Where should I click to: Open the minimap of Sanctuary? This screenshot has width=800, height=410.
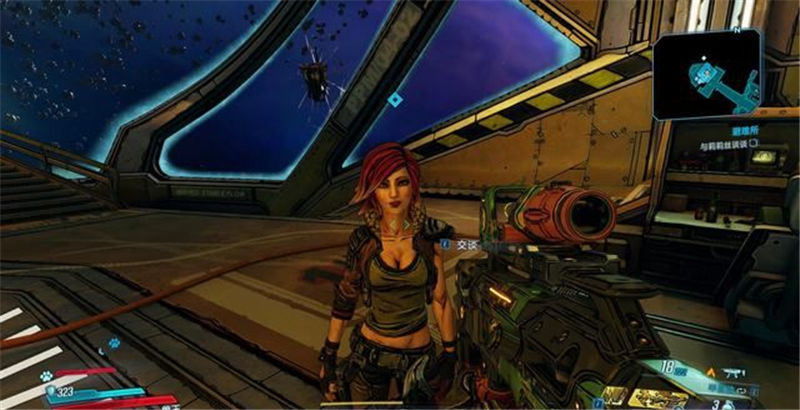coord(706,73)
